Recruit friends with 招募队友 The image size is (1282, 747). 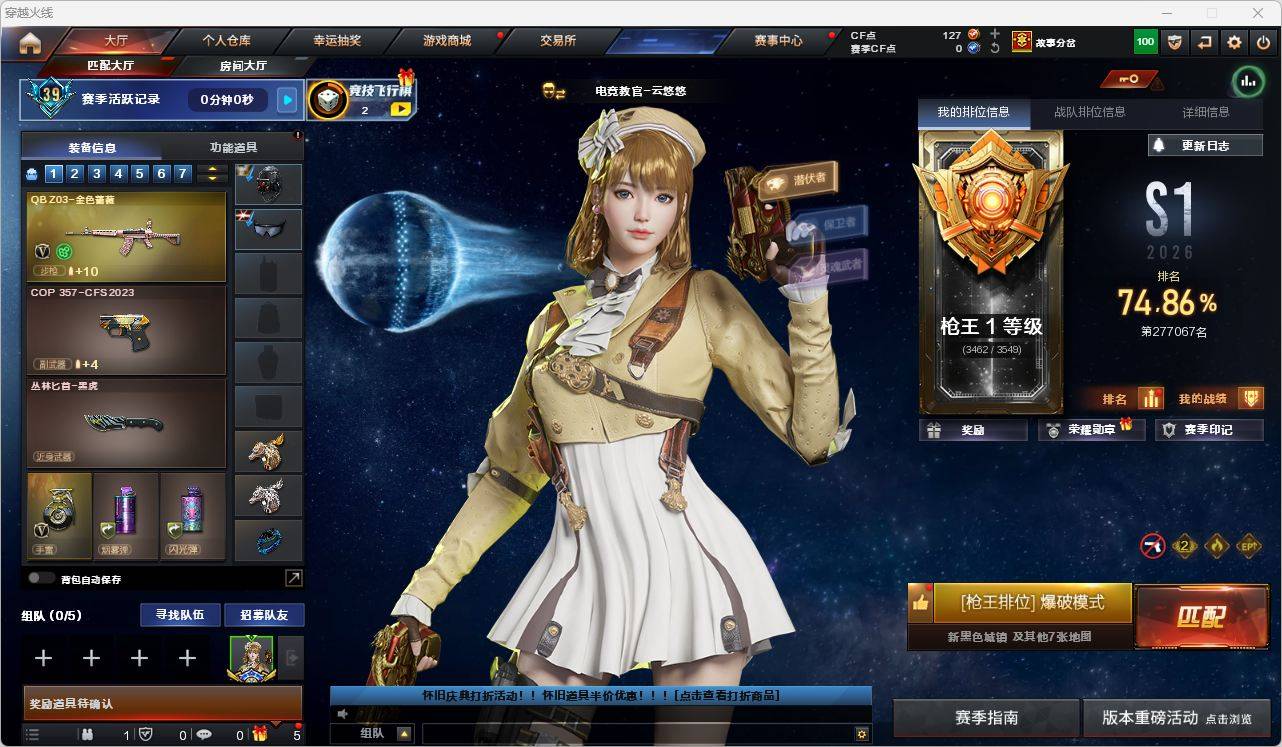click(264, 615)
